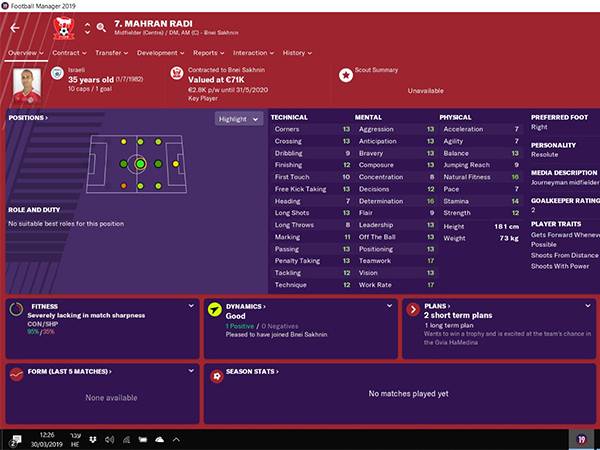Open the Contract menu tab
This screenshot has width=600, height=450.
click(x=67, y=52)
